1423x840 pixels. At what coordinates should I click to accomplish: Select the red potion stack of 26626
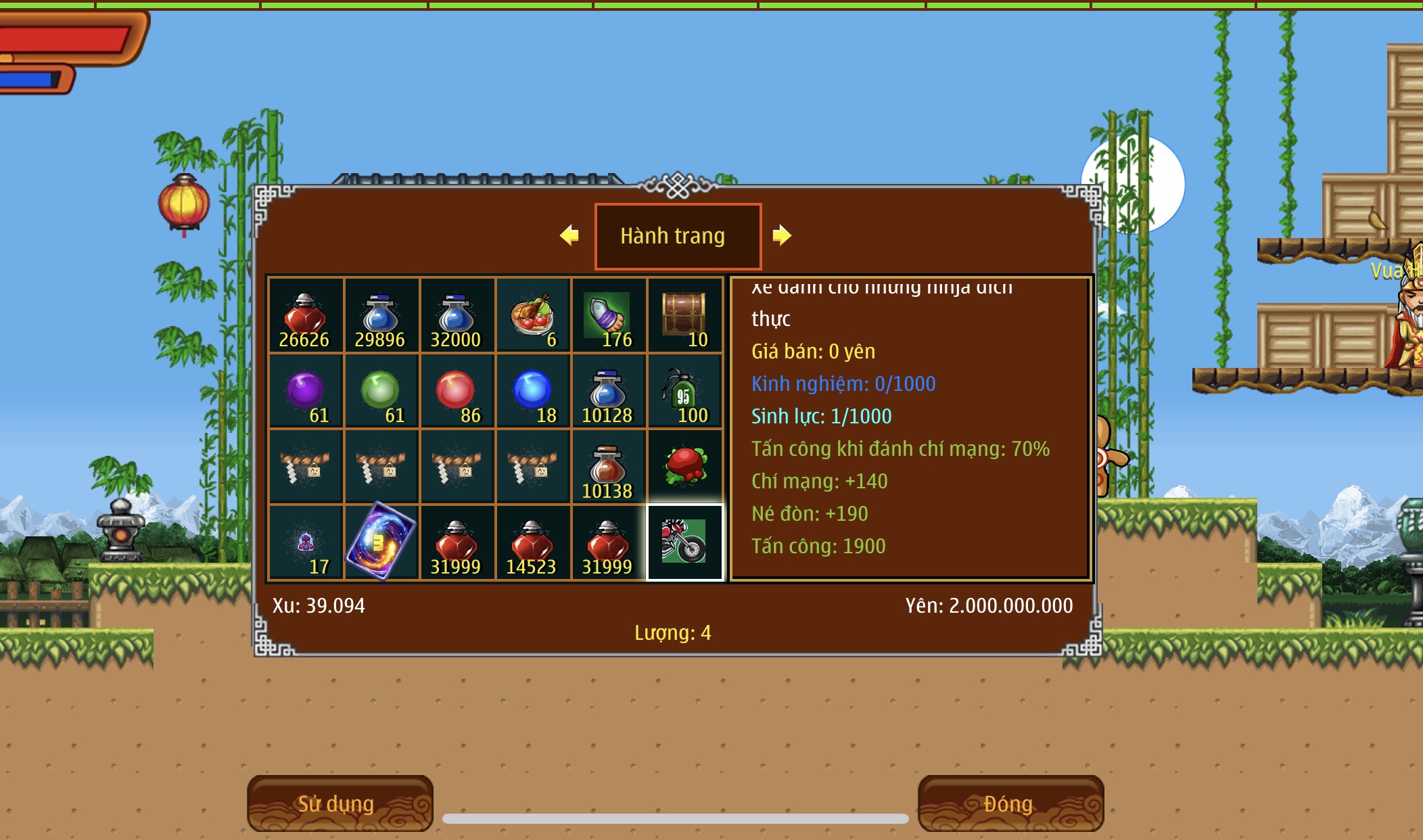pos(306,316)
